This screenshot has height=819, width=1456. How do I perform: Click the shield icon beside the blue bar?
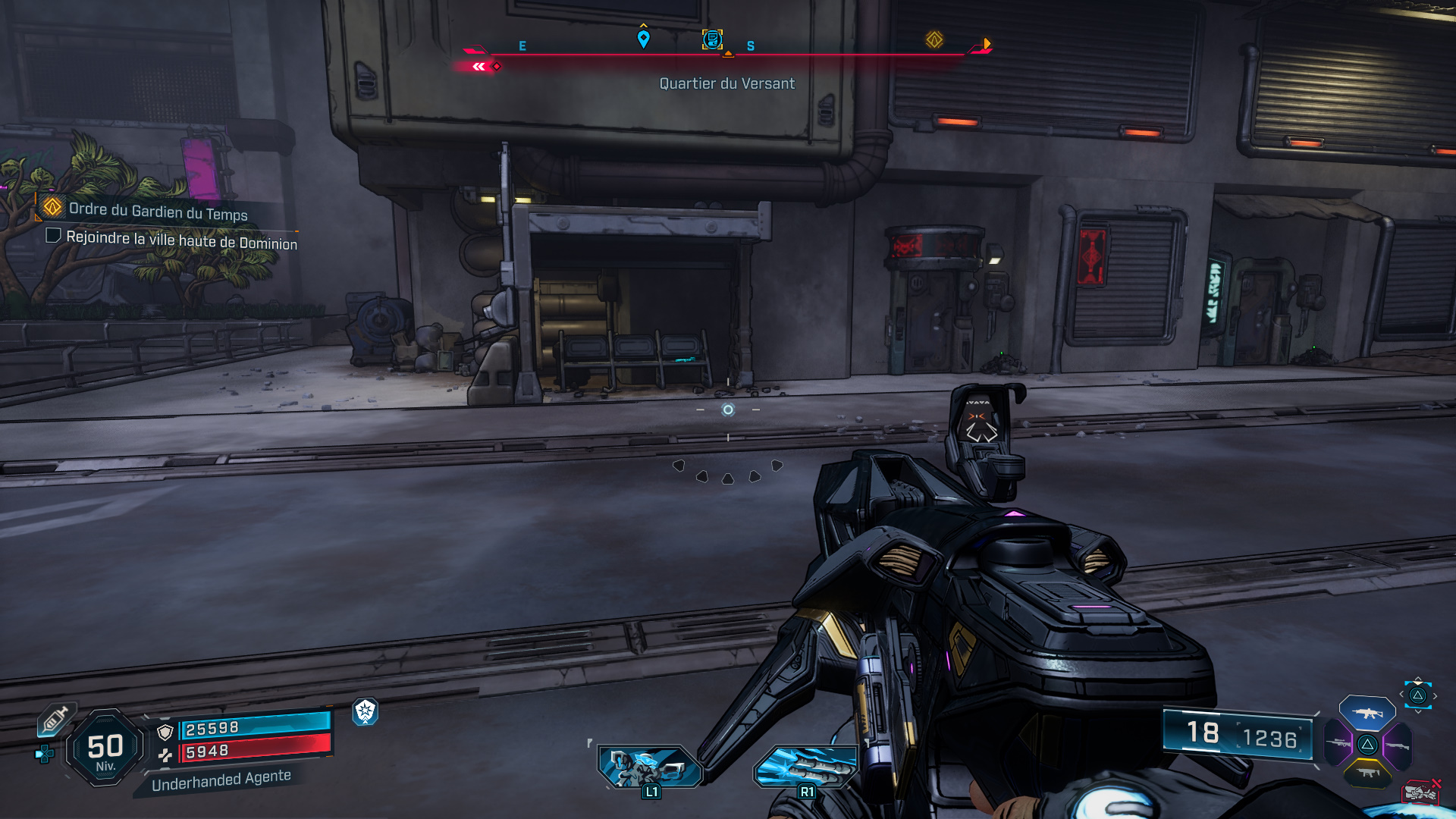tap(165, 731)
